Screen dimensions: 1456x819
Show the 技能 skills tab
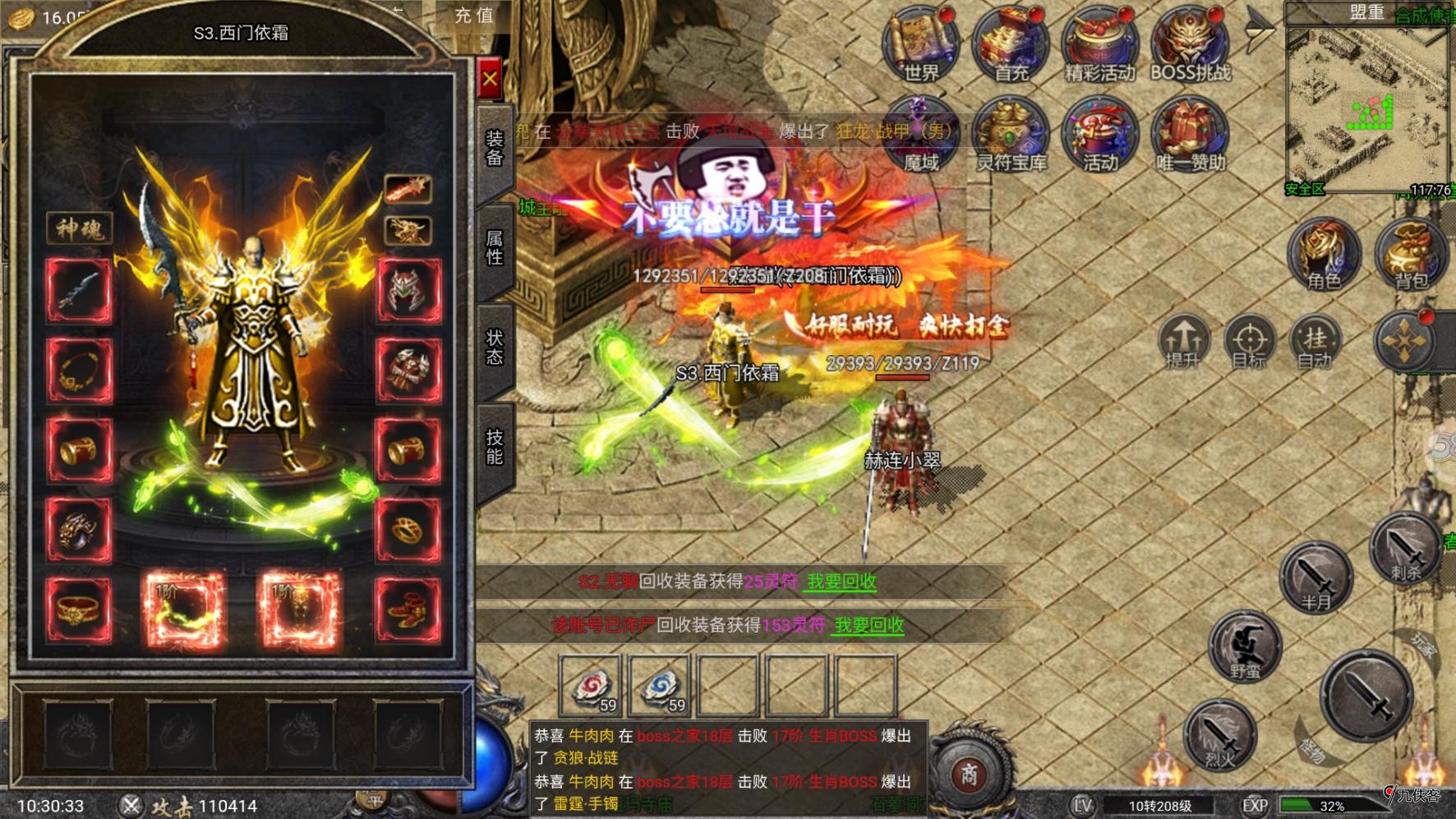(x=494, y=446)
